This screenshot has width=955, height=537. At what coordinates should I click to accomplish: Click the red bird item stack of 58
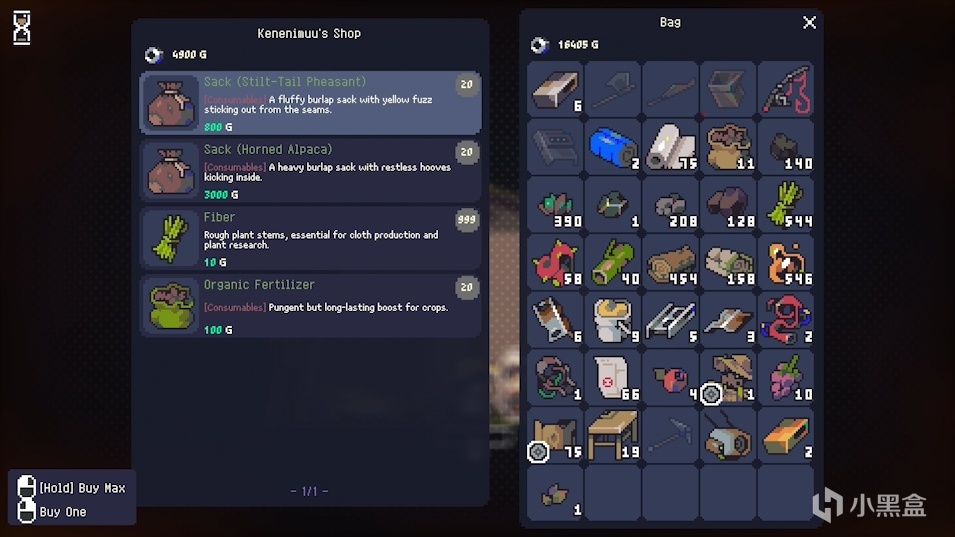click(556, 263)
